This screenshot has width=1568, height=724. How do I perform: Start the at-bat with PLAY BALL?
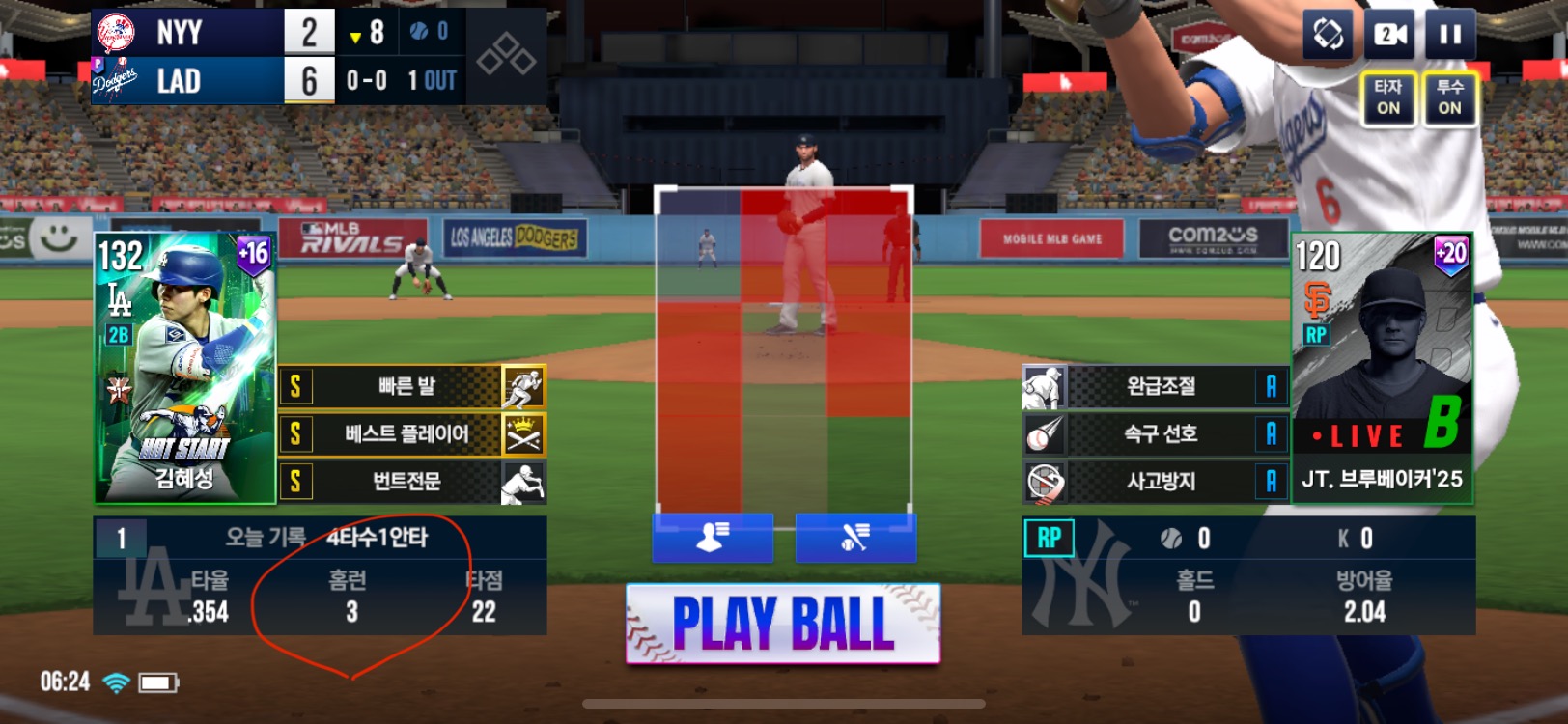tap(783, 624)
